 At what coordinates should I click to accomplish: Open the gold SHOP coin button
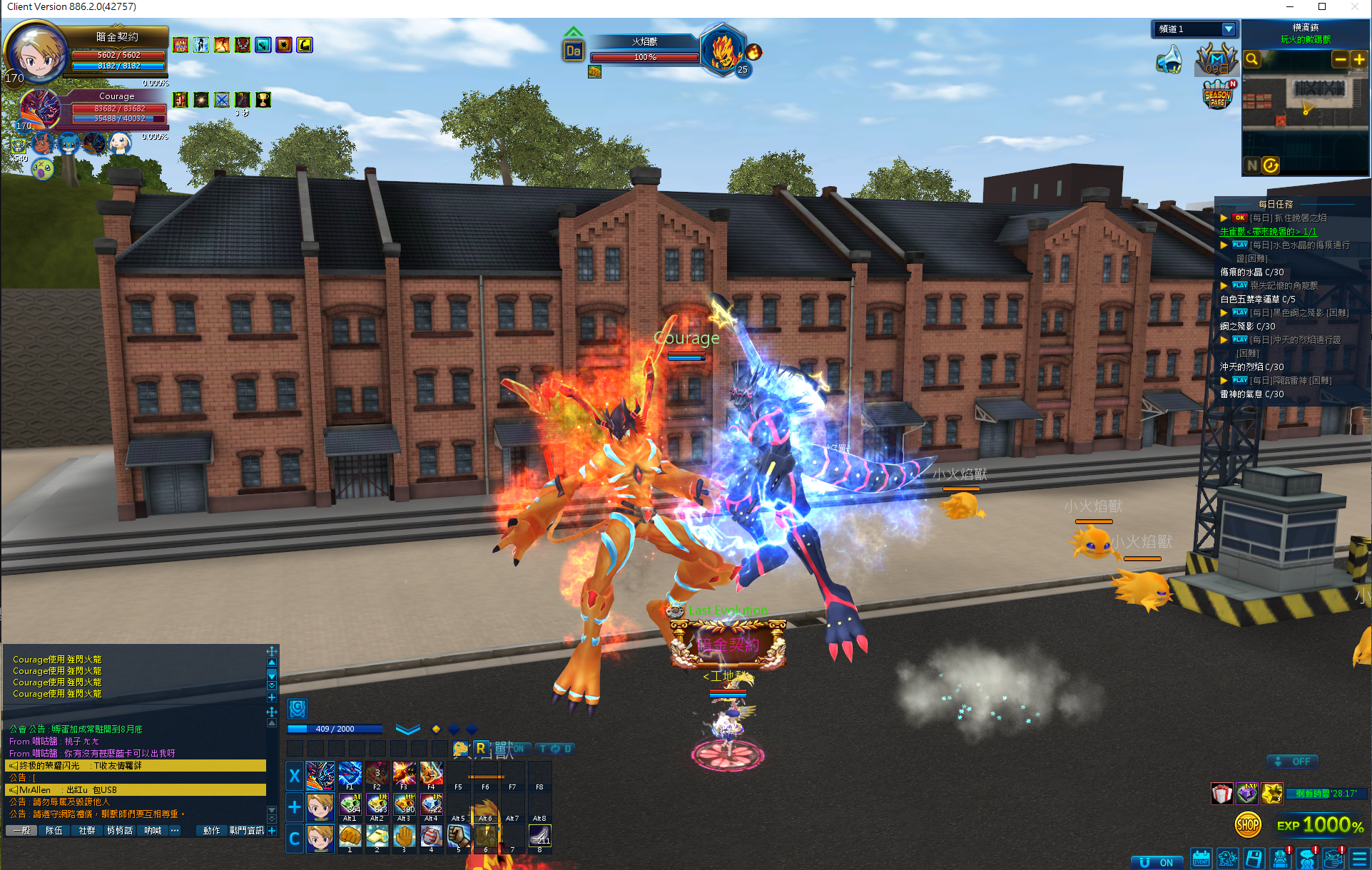[1247, 825]
